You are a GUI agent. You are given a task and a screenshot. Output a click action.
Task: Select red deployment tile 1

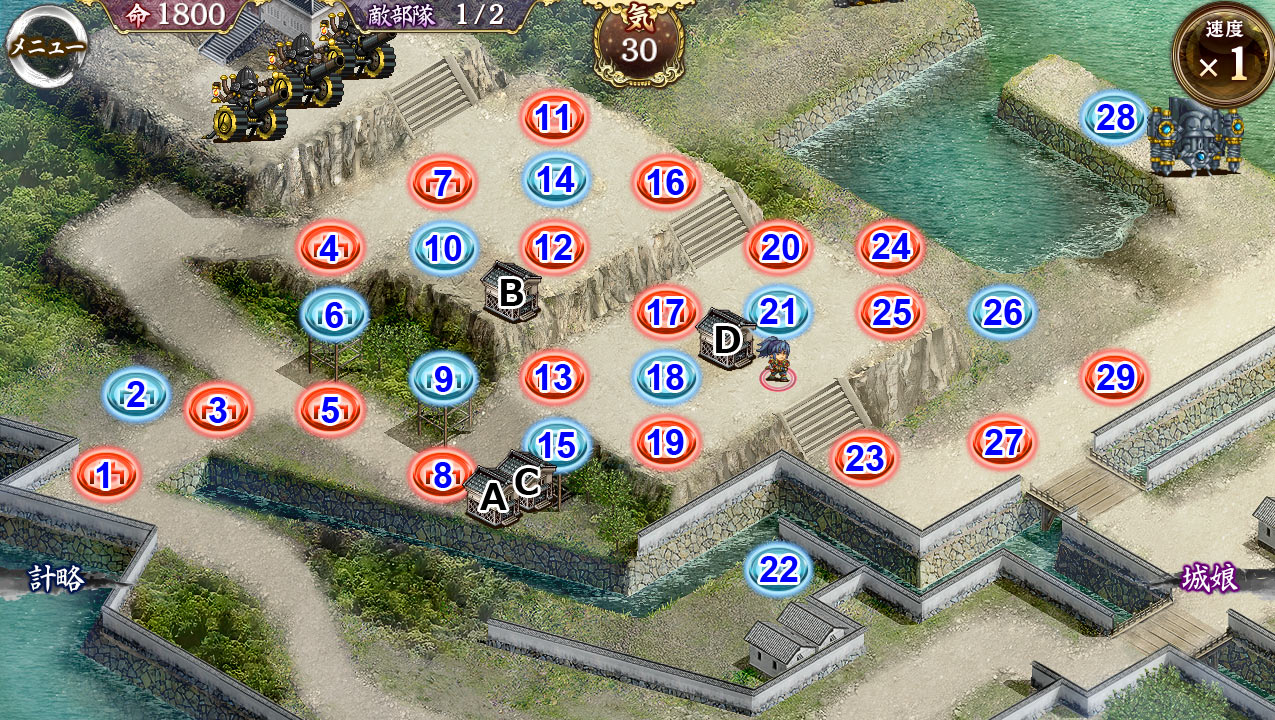105,475
